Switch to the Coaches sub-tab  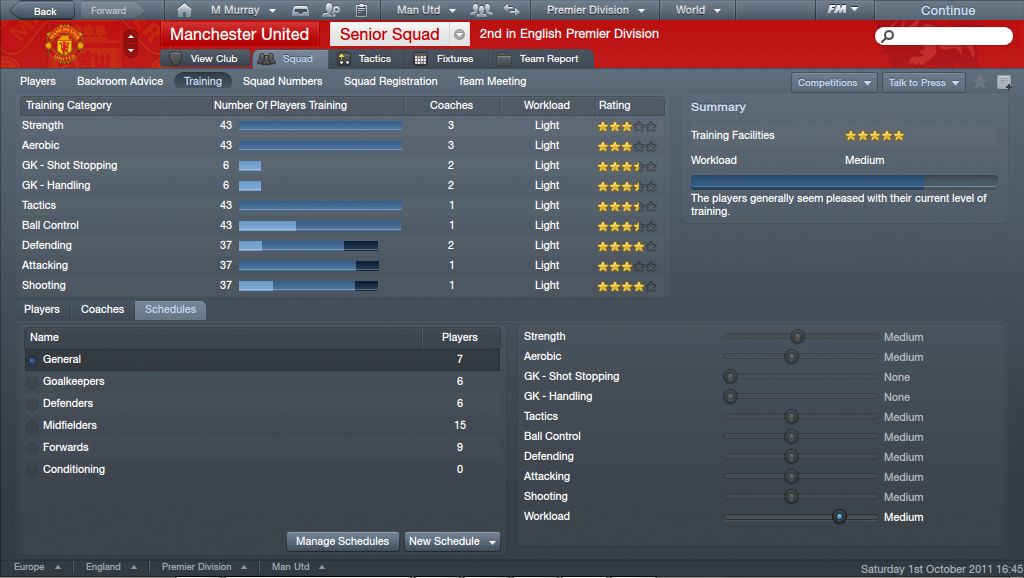click(x=103, y=309)
